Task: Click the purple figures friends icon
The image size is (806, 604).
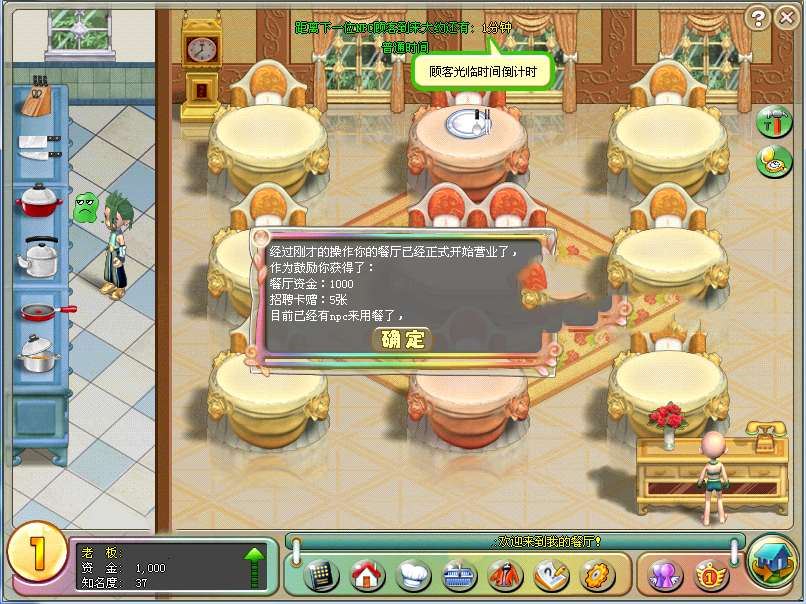Action: (x=665, y=575)
